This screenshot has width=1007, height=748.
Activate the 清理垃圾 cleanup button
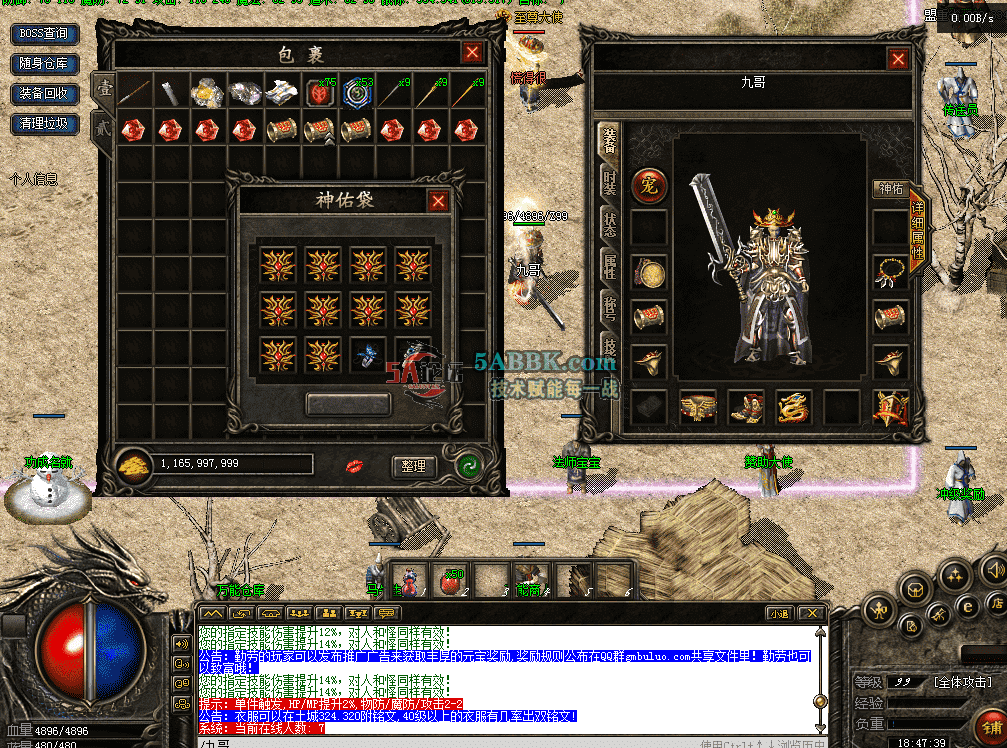point(44,124)
